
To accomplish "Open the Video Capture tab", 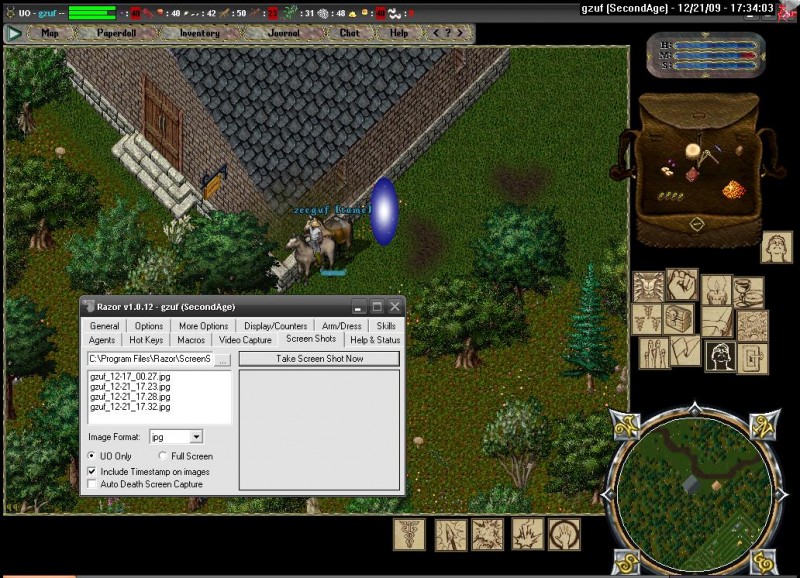I will (x=245, y=340).
